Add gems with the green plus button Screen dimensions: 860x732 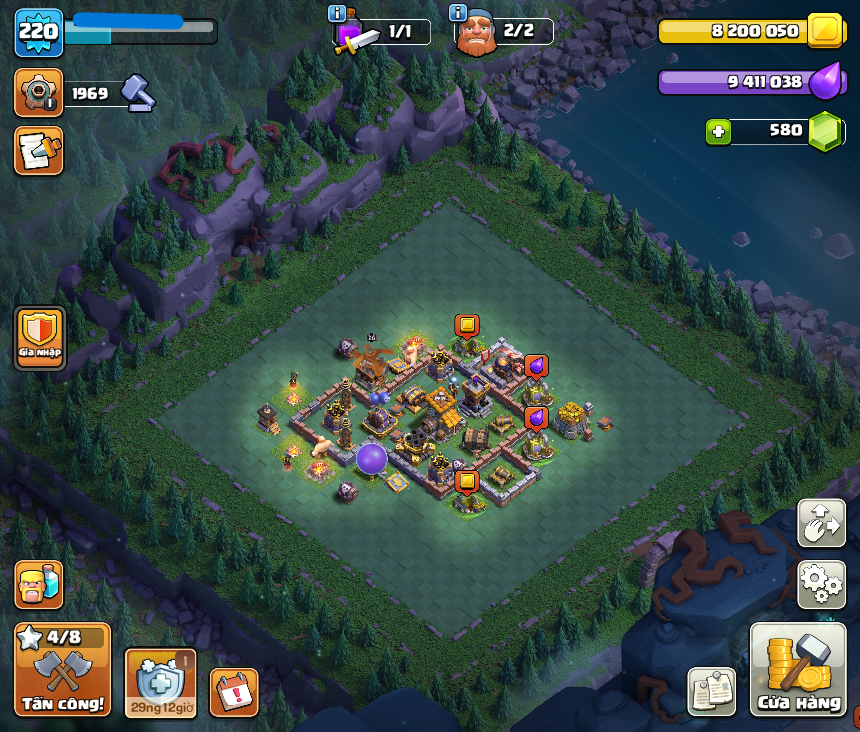coord(717,131)
